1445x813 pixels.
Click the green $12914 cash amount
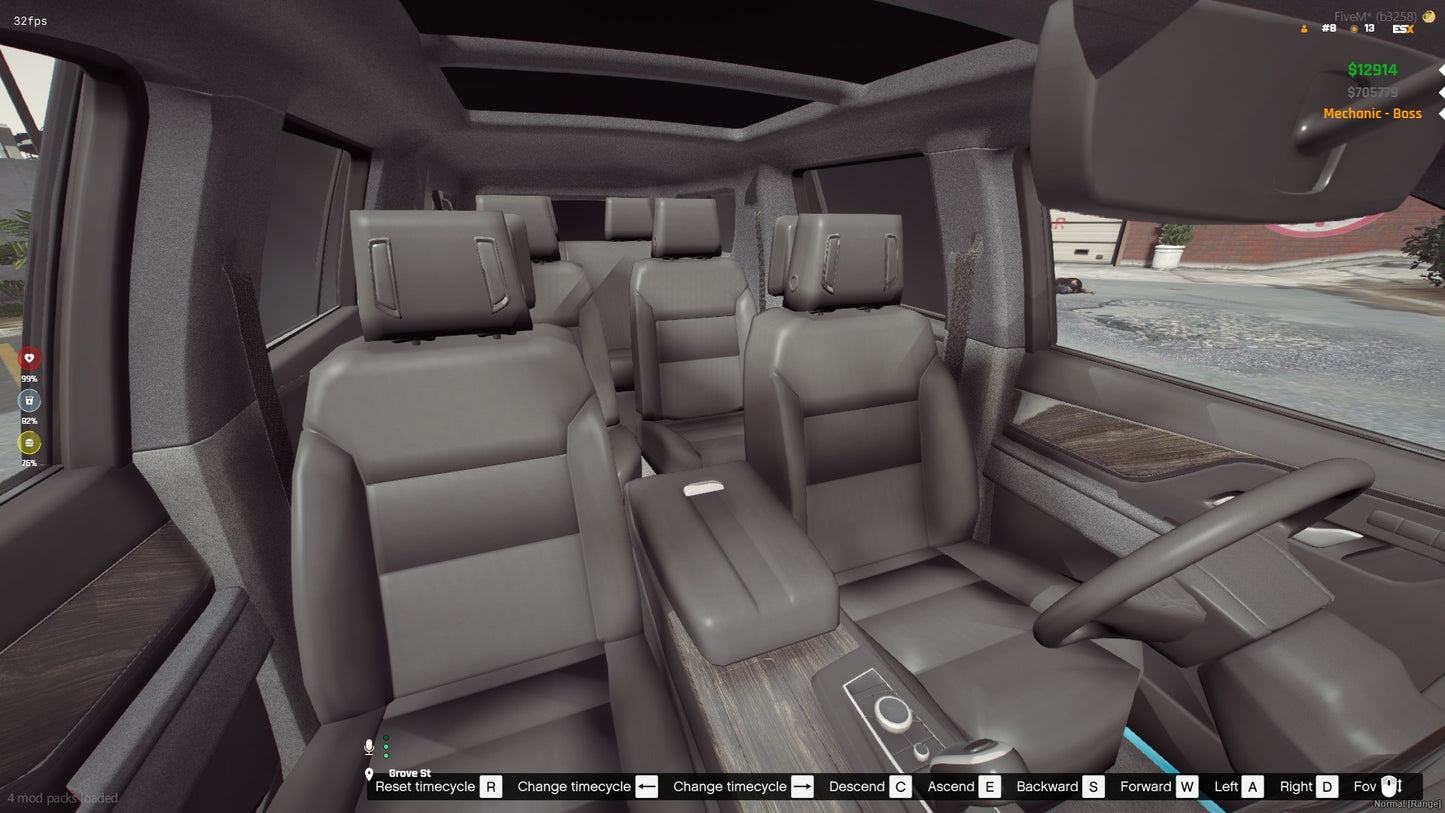click(1372, 70)
